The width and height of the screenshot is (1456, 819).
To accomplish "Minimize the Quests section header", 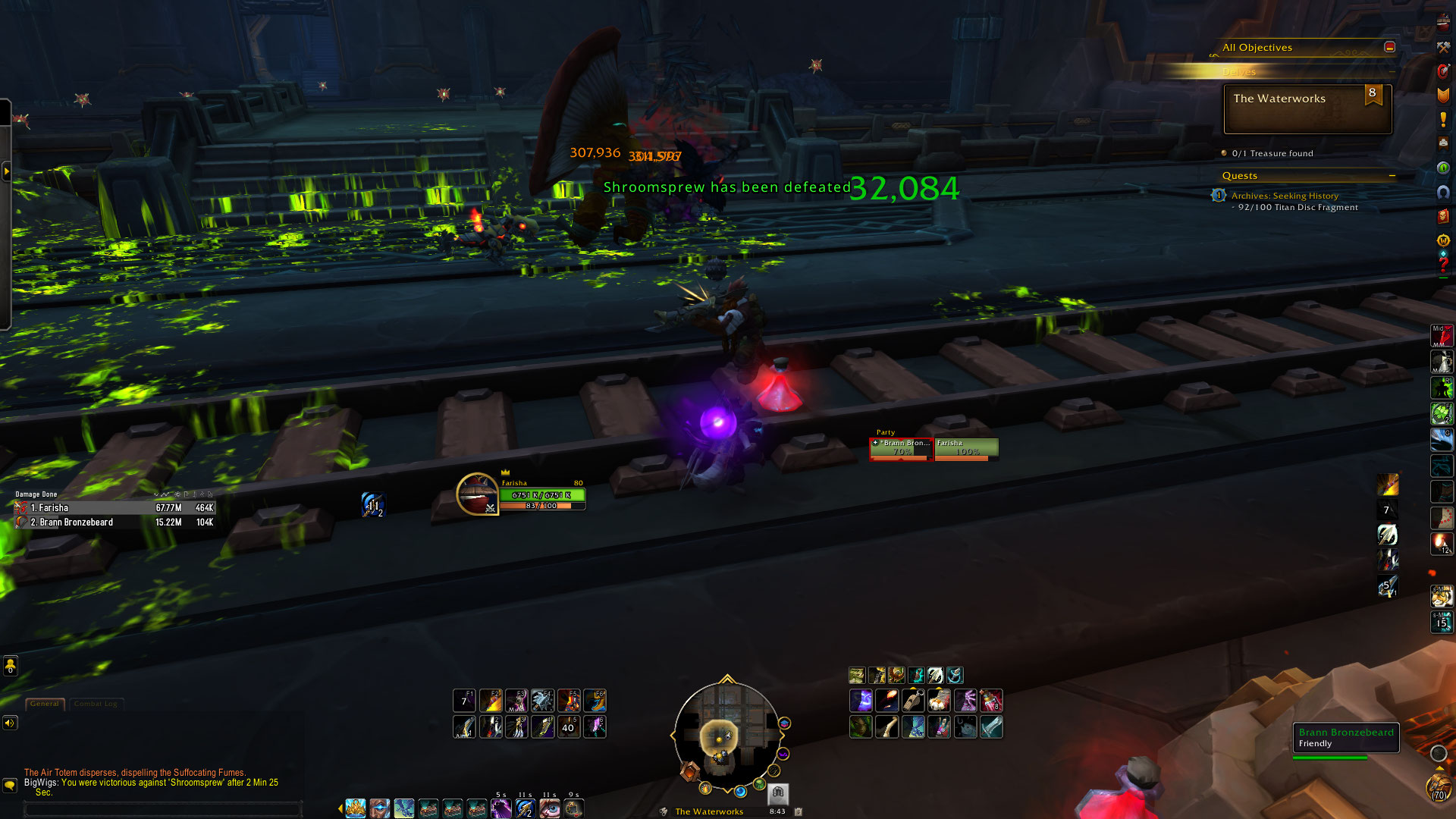I will 1392,176.
